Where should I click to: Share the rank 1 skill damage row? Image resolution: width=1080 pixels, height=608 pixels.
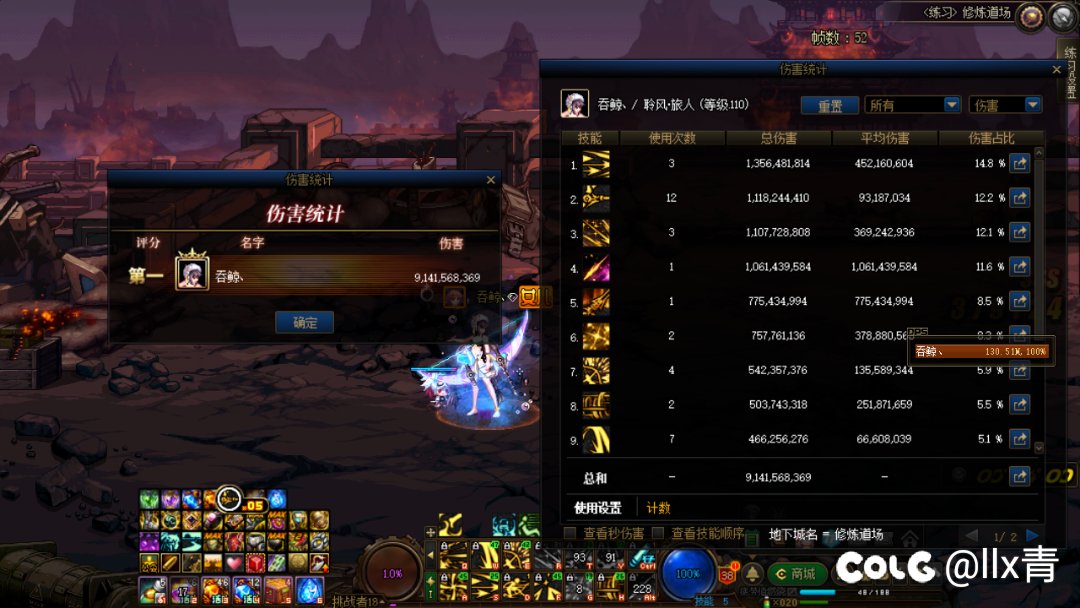click(1019, 164)
